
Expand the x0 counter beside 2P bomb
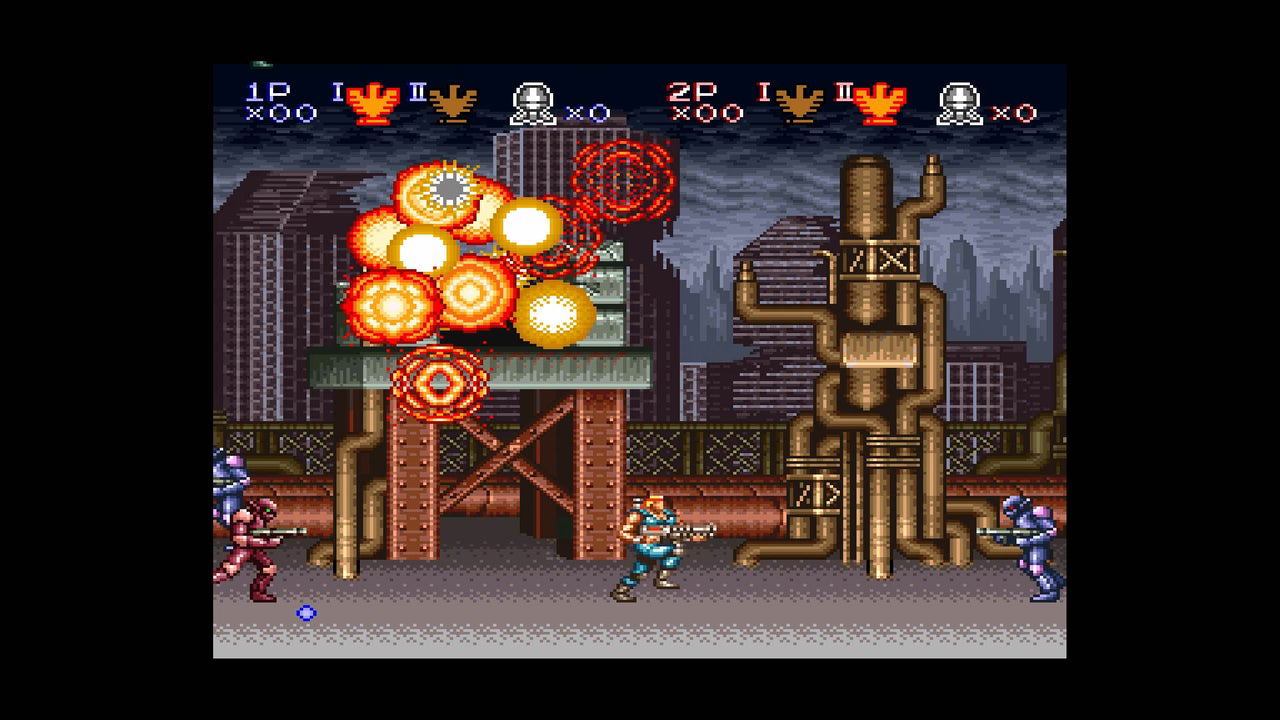1013,112
